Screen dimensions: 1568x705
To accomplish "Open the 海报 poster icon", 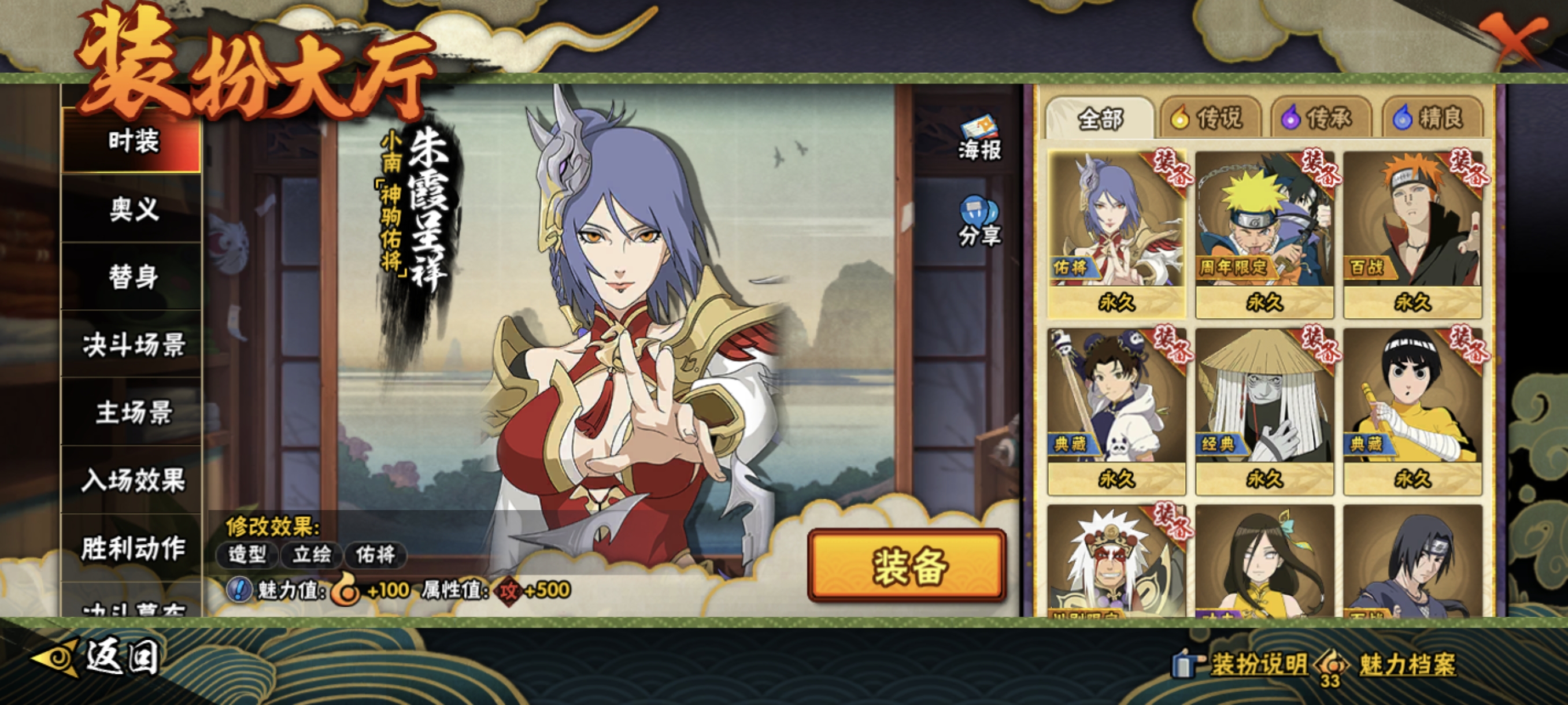I will click(x=979, y=138).
